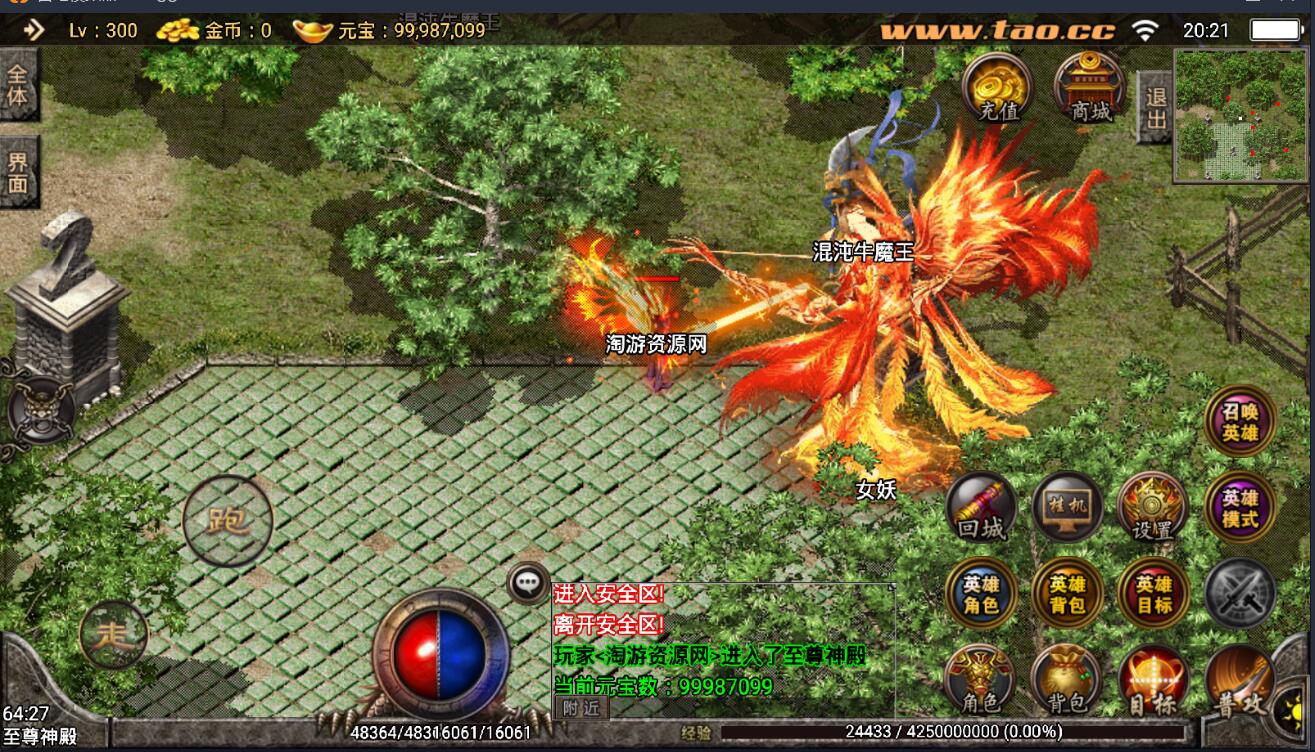Open the 商城 mall
This screenshot has height=752, width=1315.
pyautogui.click(x=1090, y=87)
